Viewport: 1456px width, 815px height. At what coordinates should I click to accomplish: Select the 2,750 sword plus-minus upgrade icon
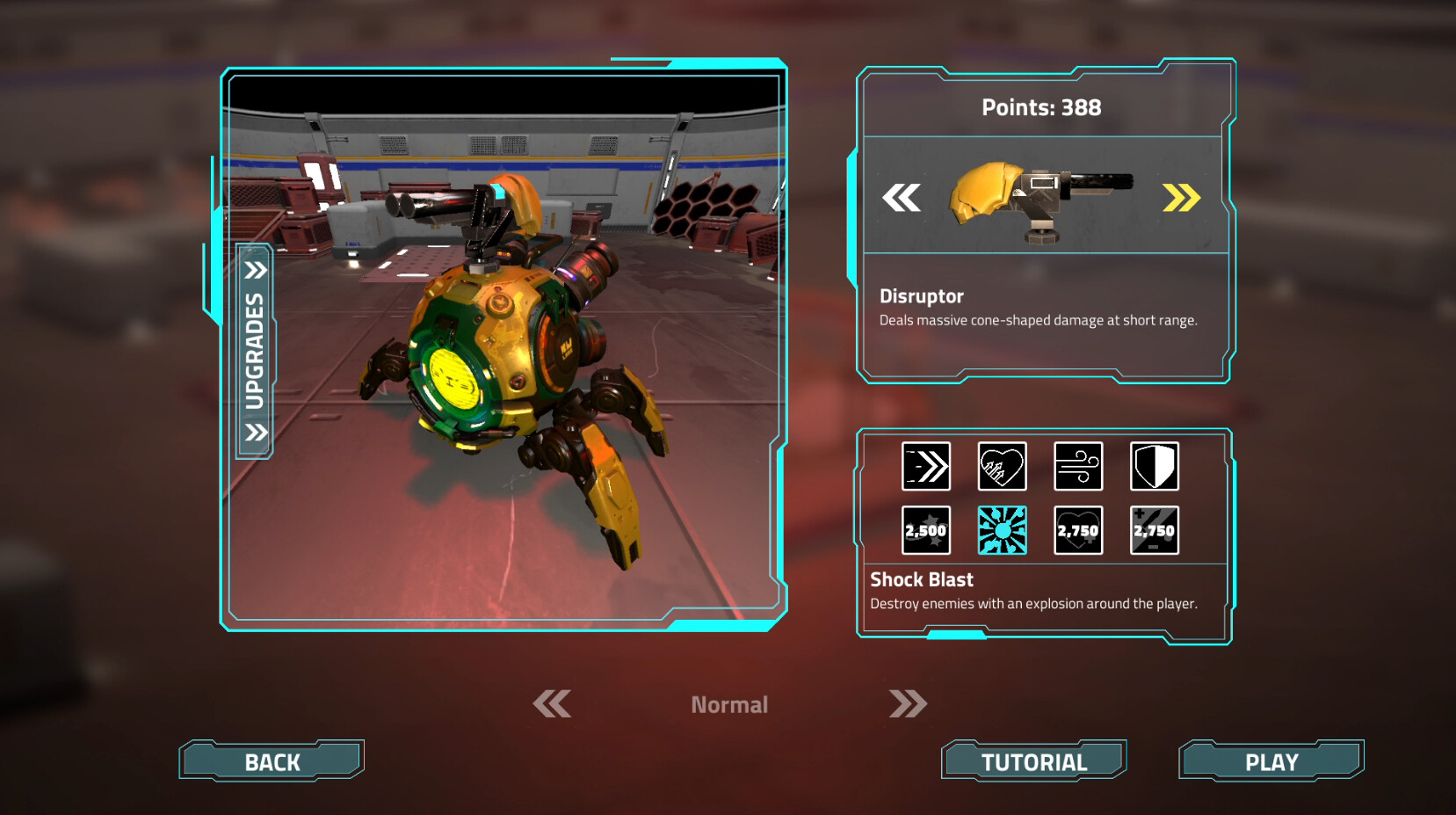pyautogui.click(x=1155, y=529)
